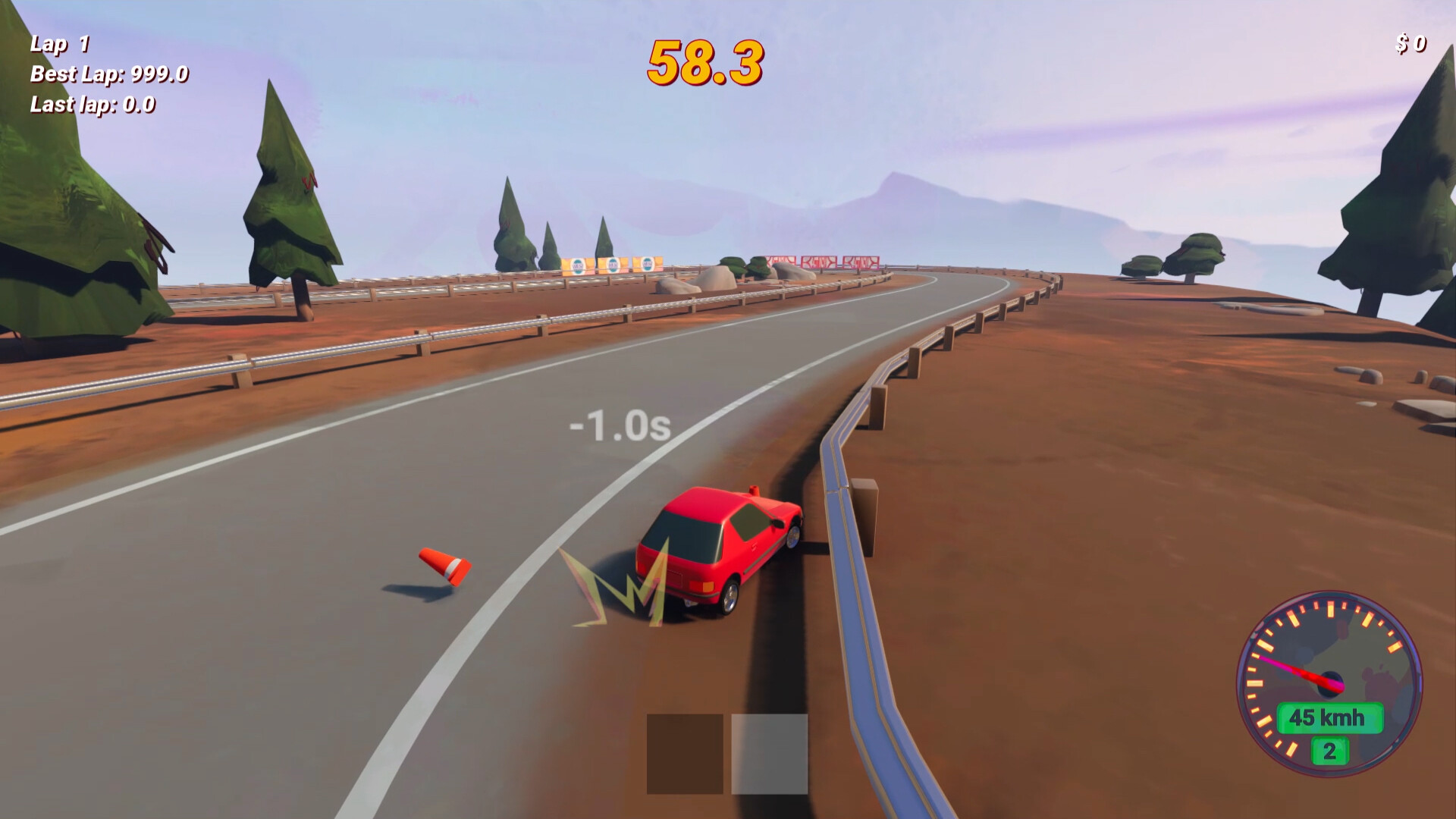The width and height of the screenshot is (1456, 819).
Task: Expand the Best Lap: 999.0 stat
Action: tap(108, 74)
